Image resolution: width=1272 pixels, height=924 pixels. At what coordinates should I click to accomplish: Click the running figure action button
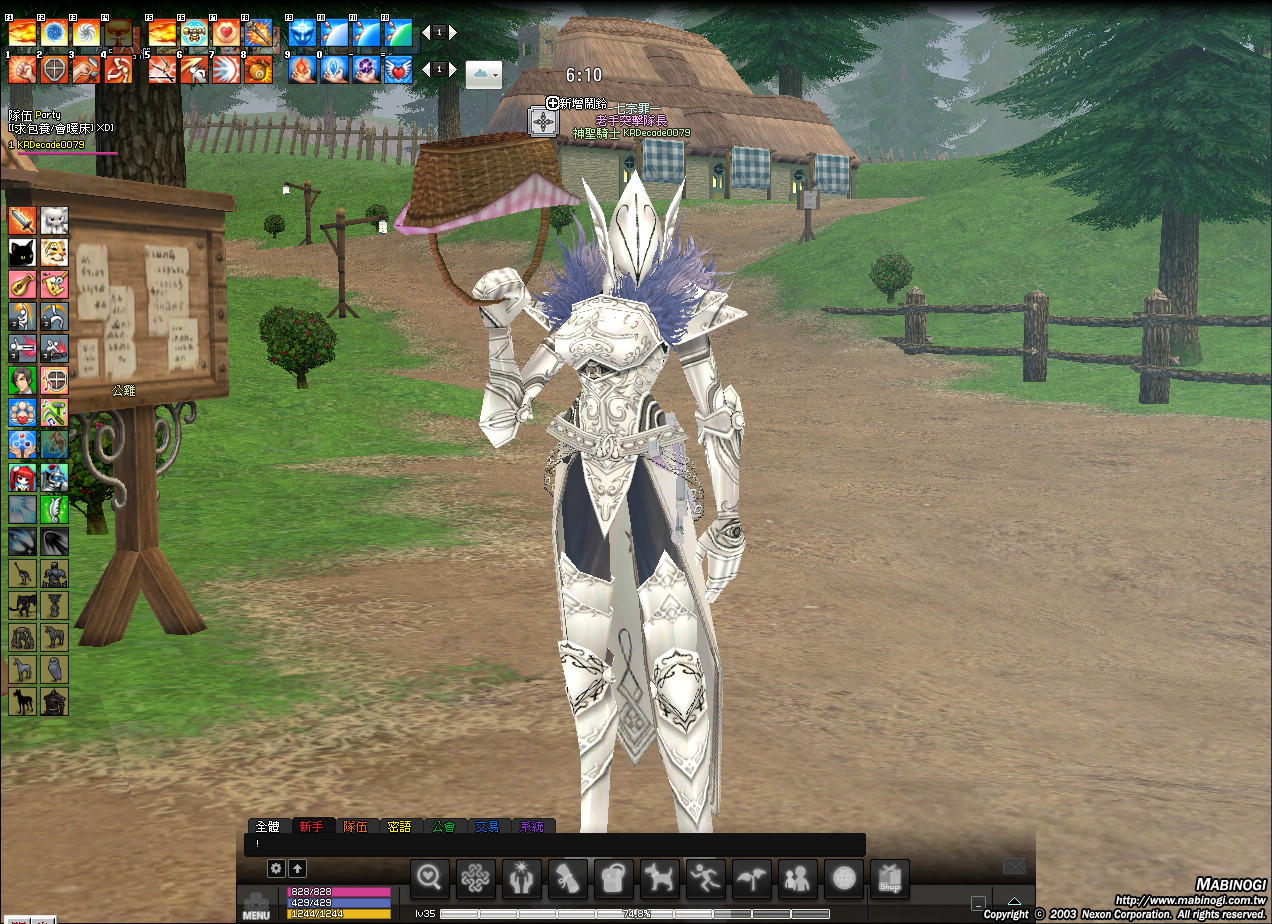click(705, 879)
